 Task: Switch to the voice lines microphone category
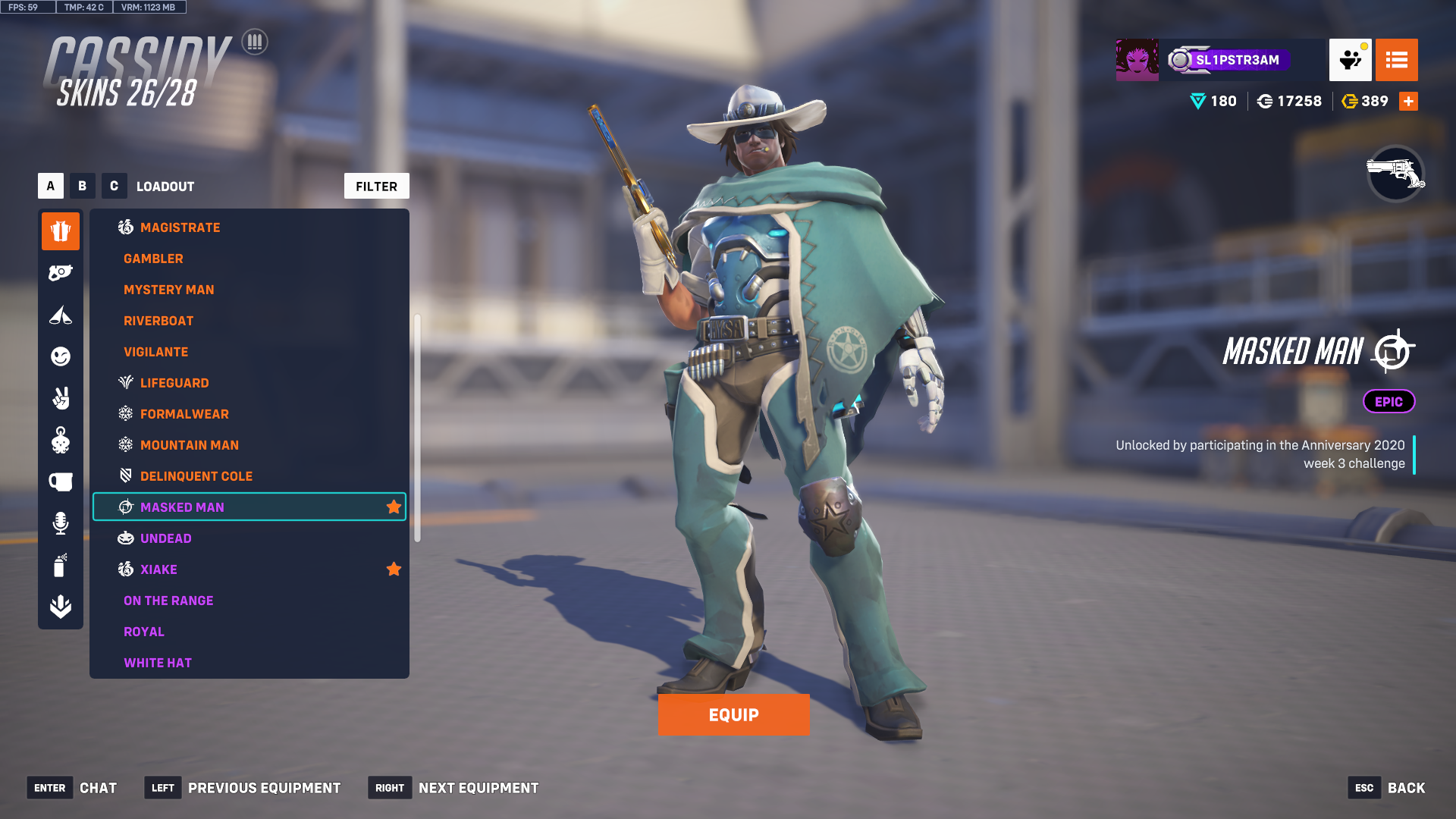pos(61,523)
